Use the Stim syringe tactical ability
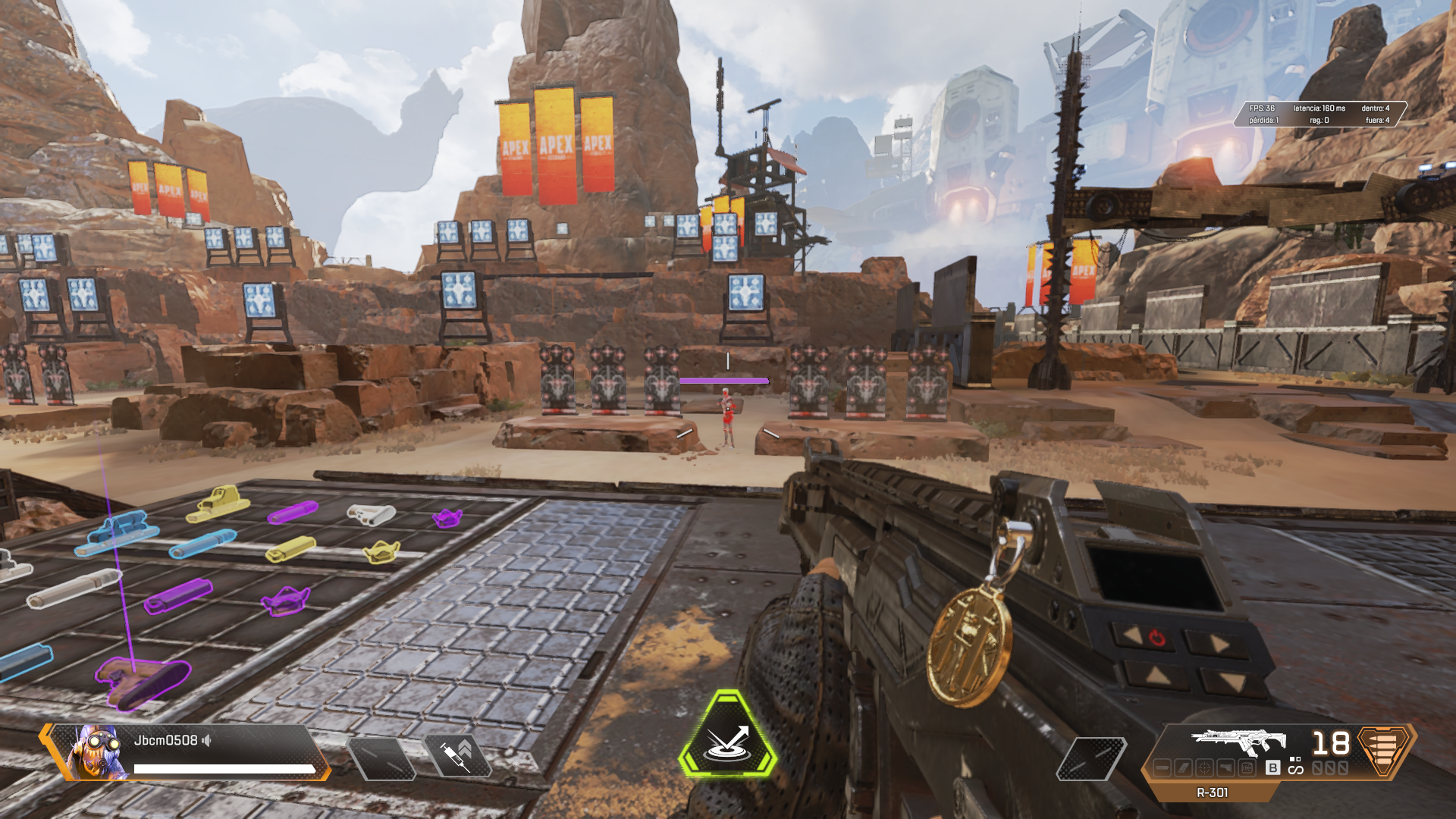Screen dimensions: 1456x819 (457, 757)
